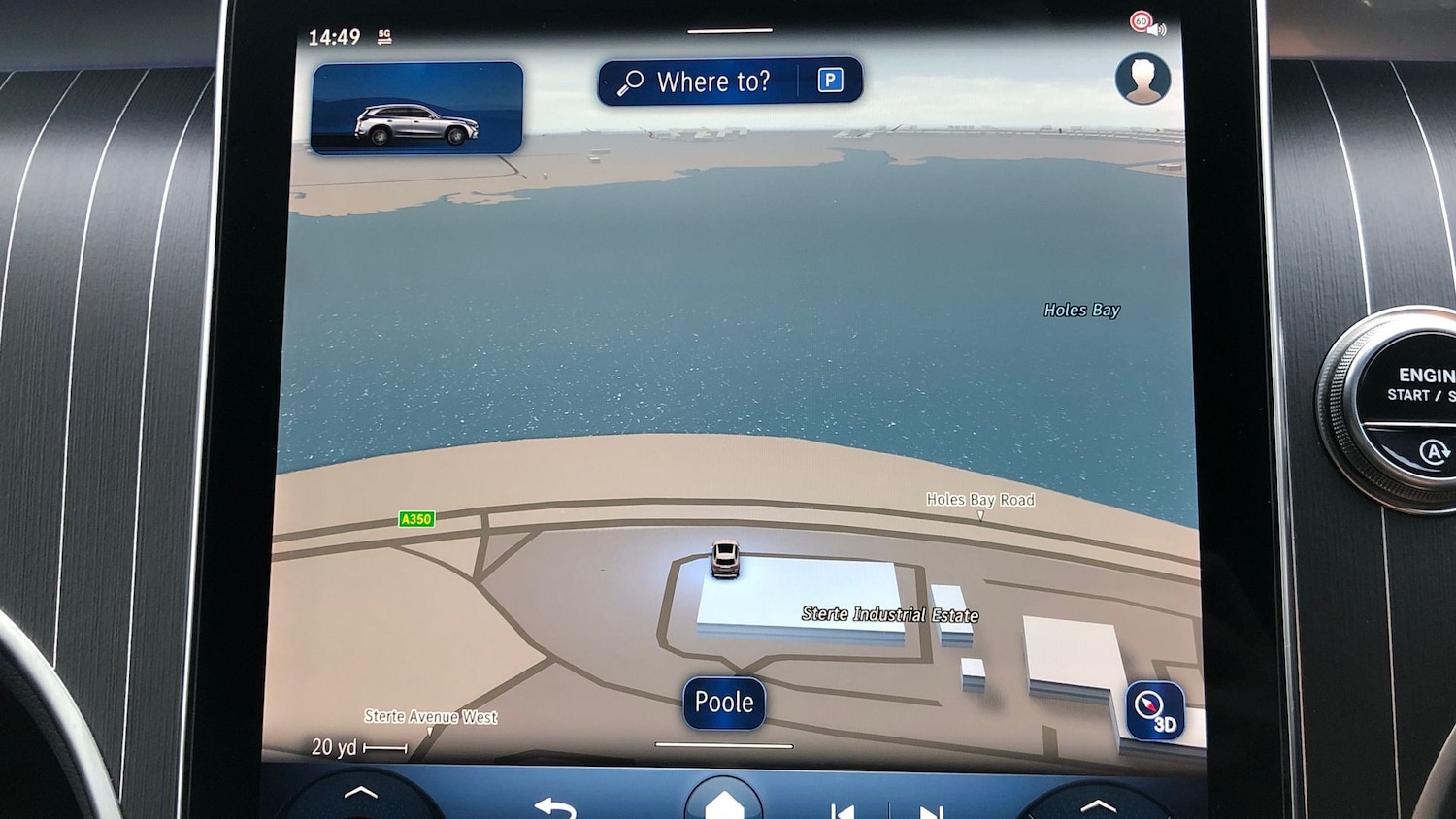Open the home screen button
Viewport: 1456px width, 819px height.
[x=723, y=803]
